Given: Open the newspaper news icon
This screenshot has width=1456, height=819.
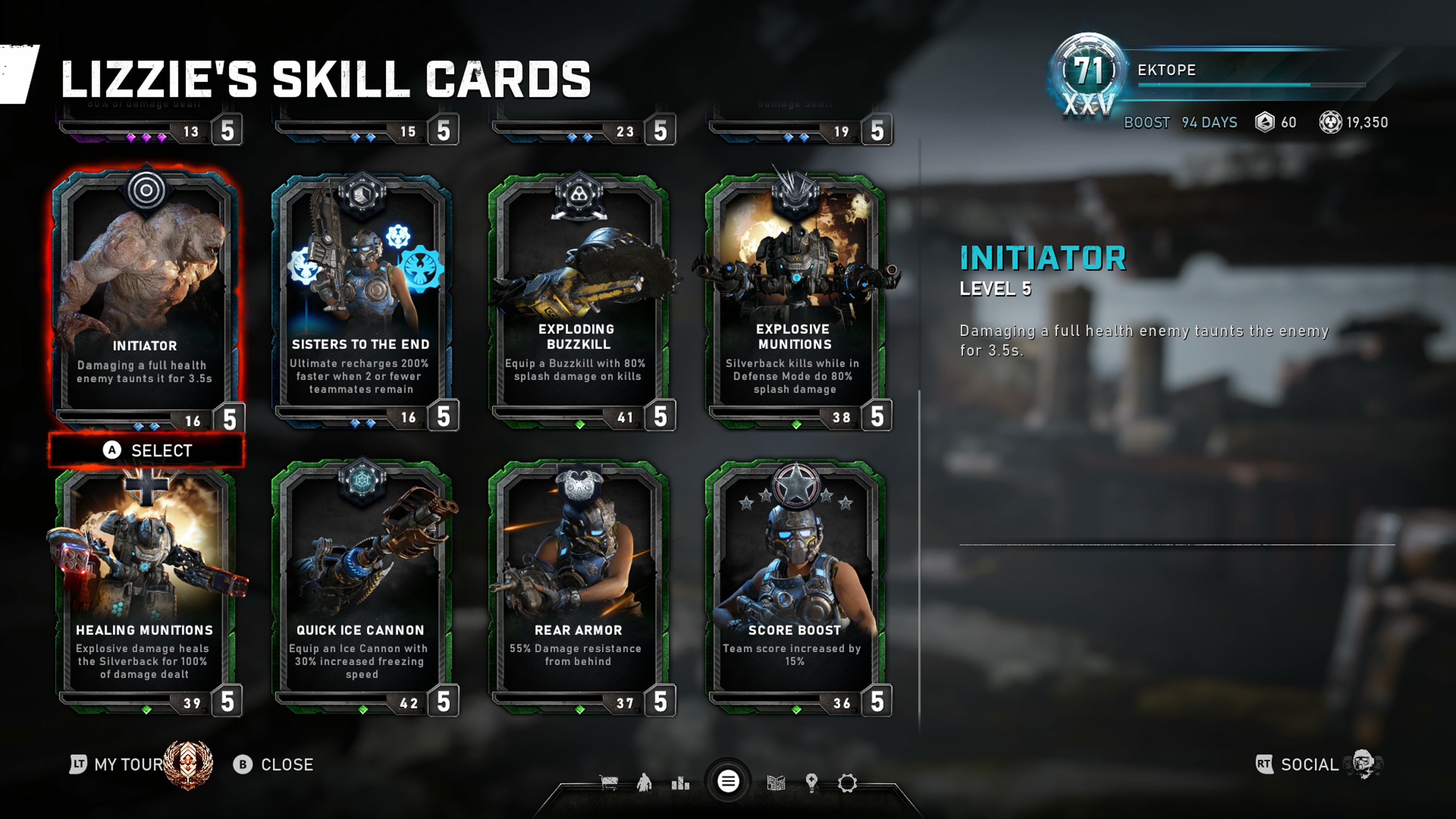Looking at the screenshot, I should point(776,783).
